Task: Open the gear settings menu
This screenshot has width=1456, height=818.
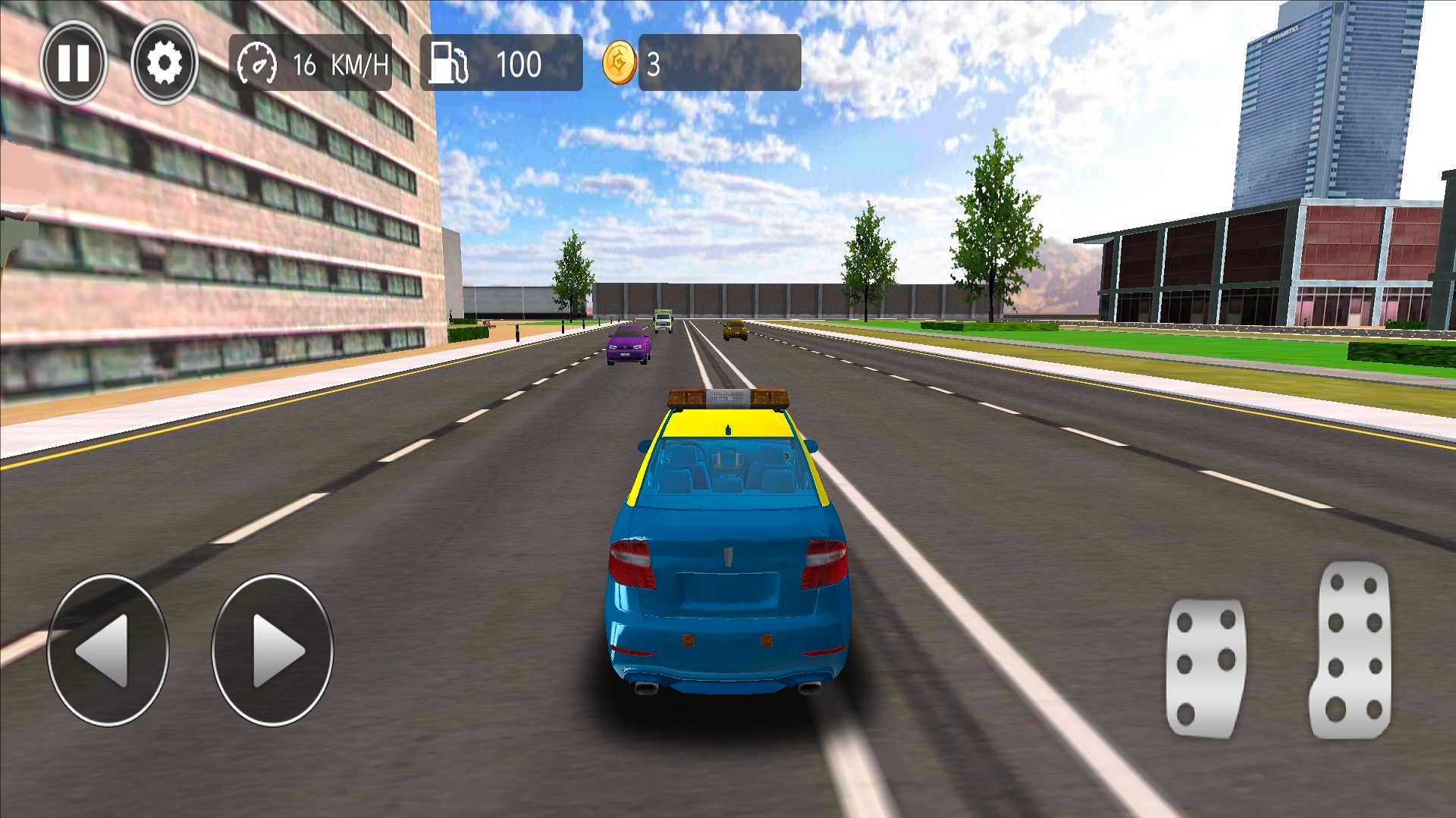Action: pos(164,63)
